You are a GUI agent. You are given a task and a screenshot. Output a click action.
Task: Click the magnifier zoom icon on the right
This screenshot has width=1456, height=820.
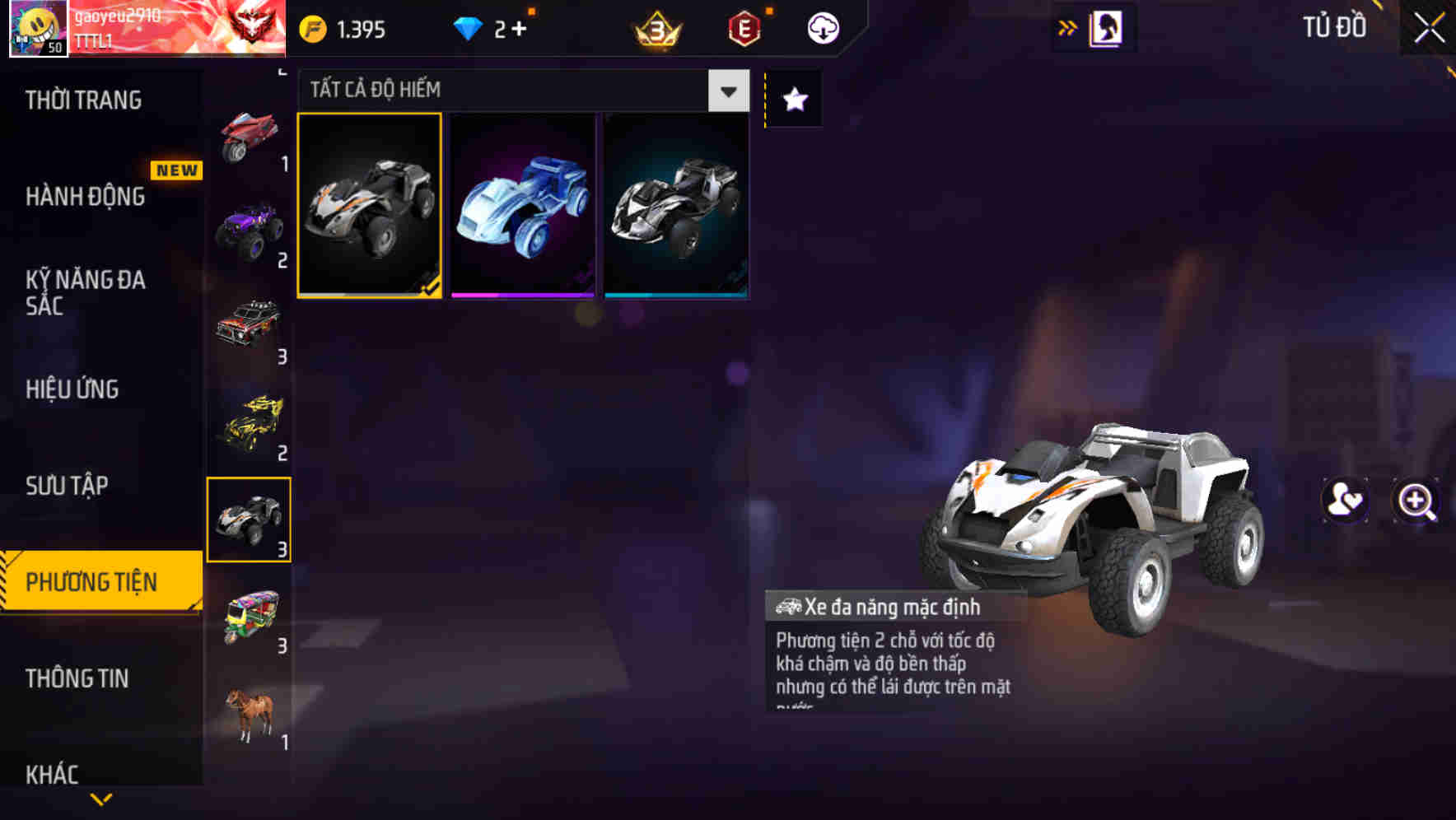(1414, 501)
